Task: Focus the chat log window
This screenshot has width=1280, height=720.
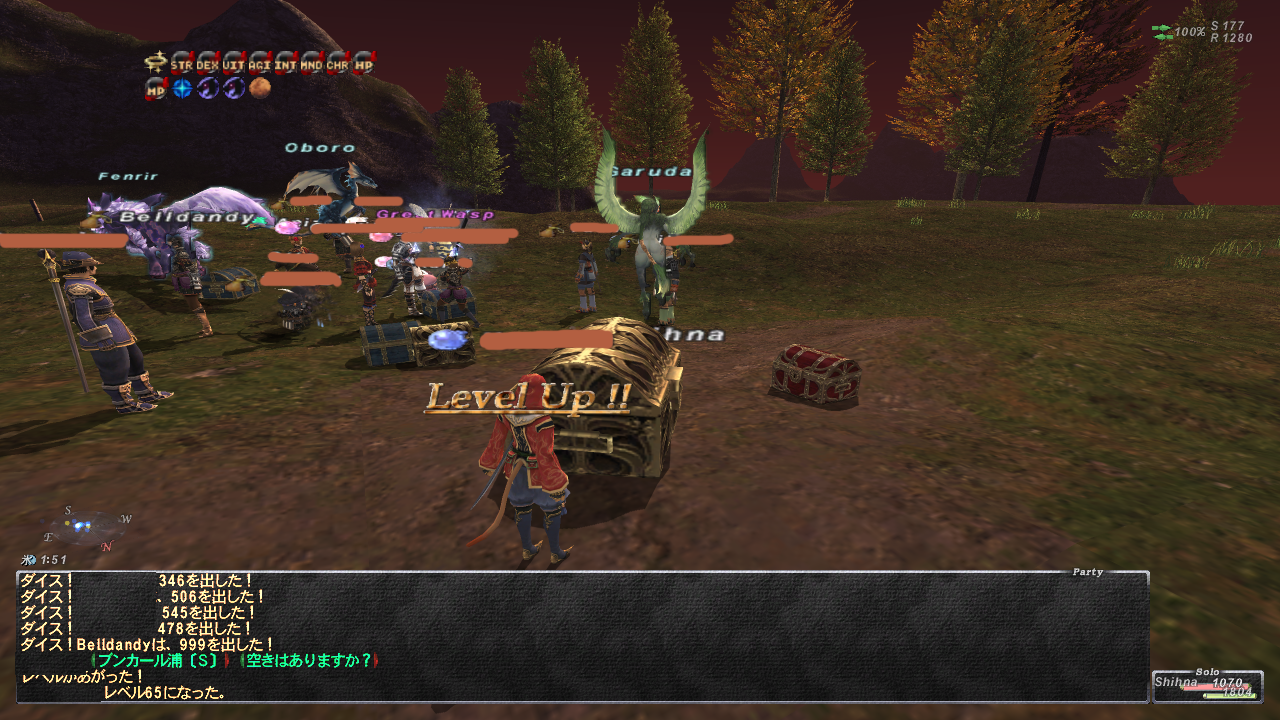Action: 582,636
